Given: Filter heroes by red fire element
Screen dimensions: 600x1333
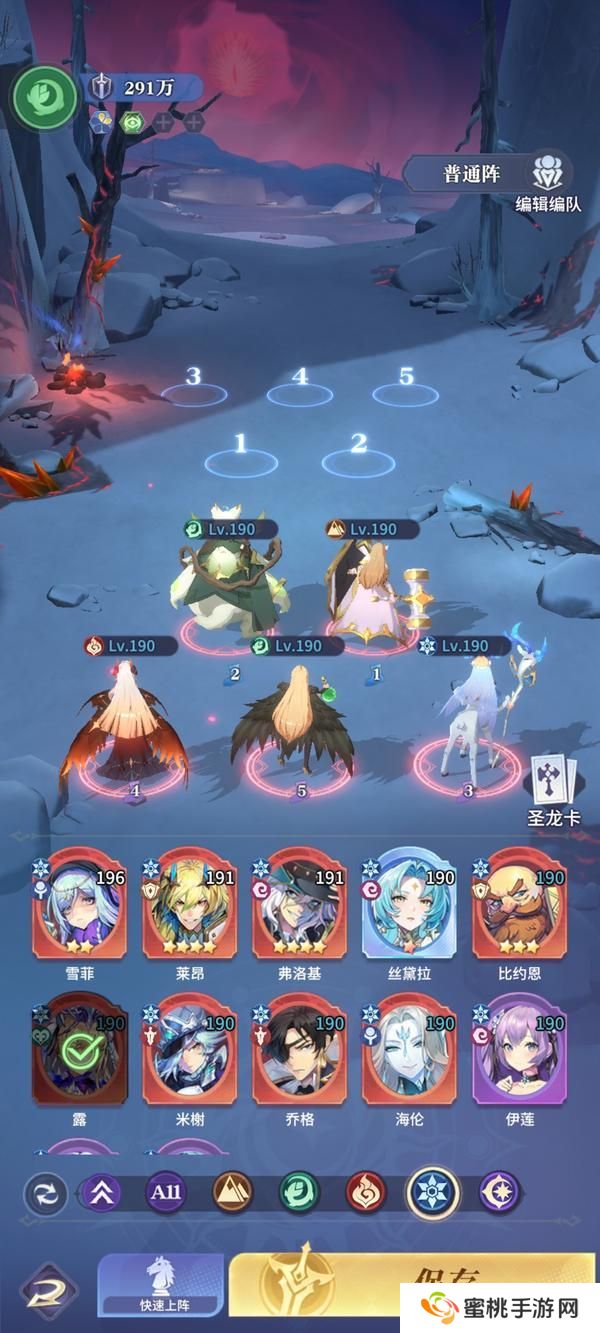Looking at the screenshot, I should (366, 1192).
